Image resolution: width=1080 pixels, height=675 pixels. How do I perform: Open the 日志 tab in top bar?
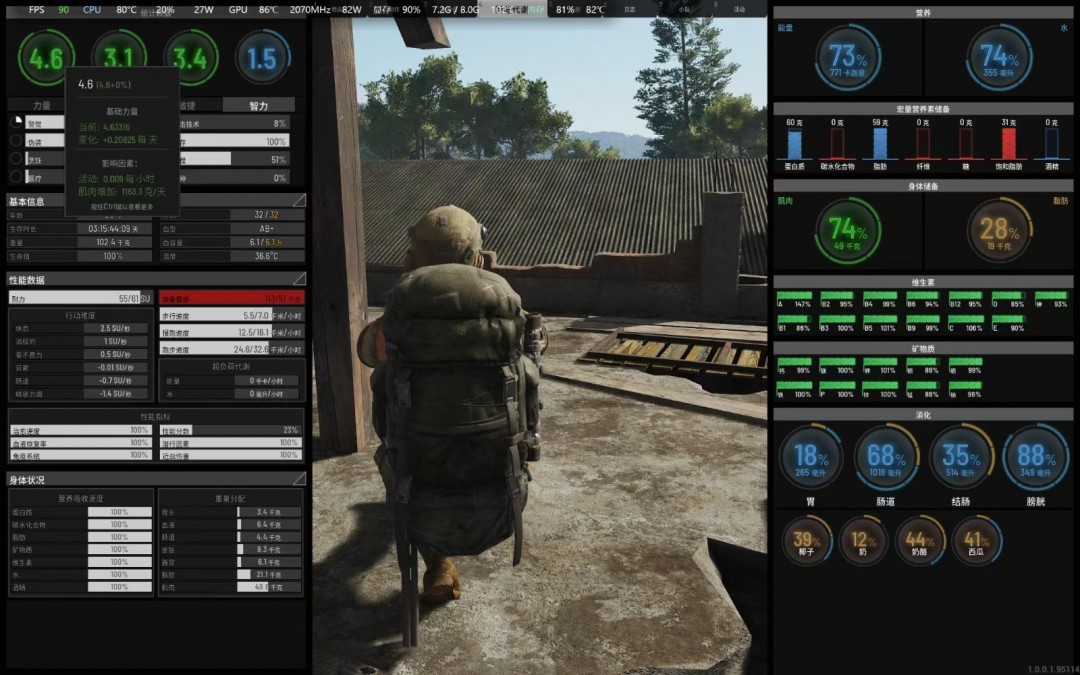click(629, 9)
